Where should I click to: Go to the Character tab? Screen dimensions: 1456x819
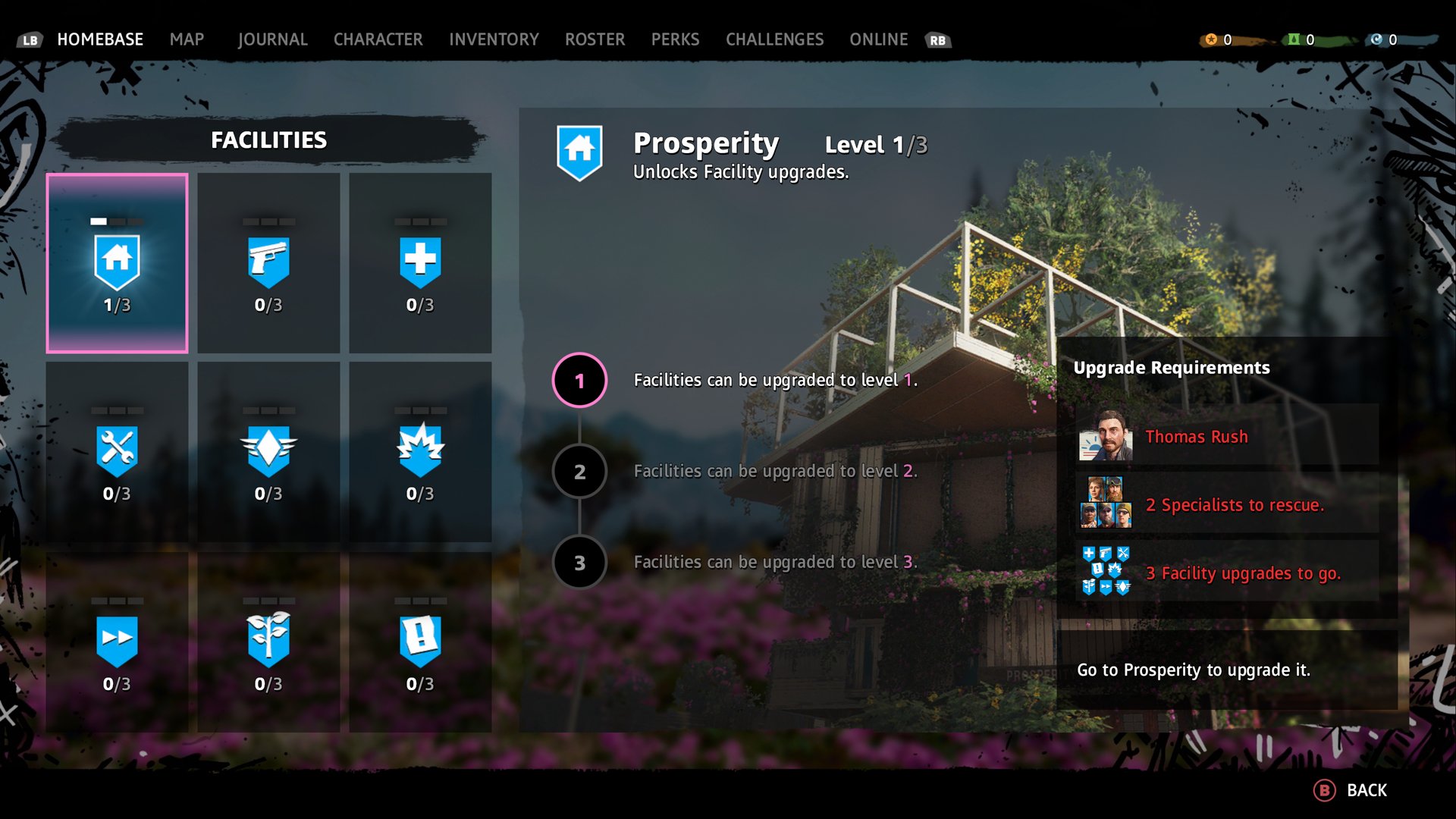point(378,39)
